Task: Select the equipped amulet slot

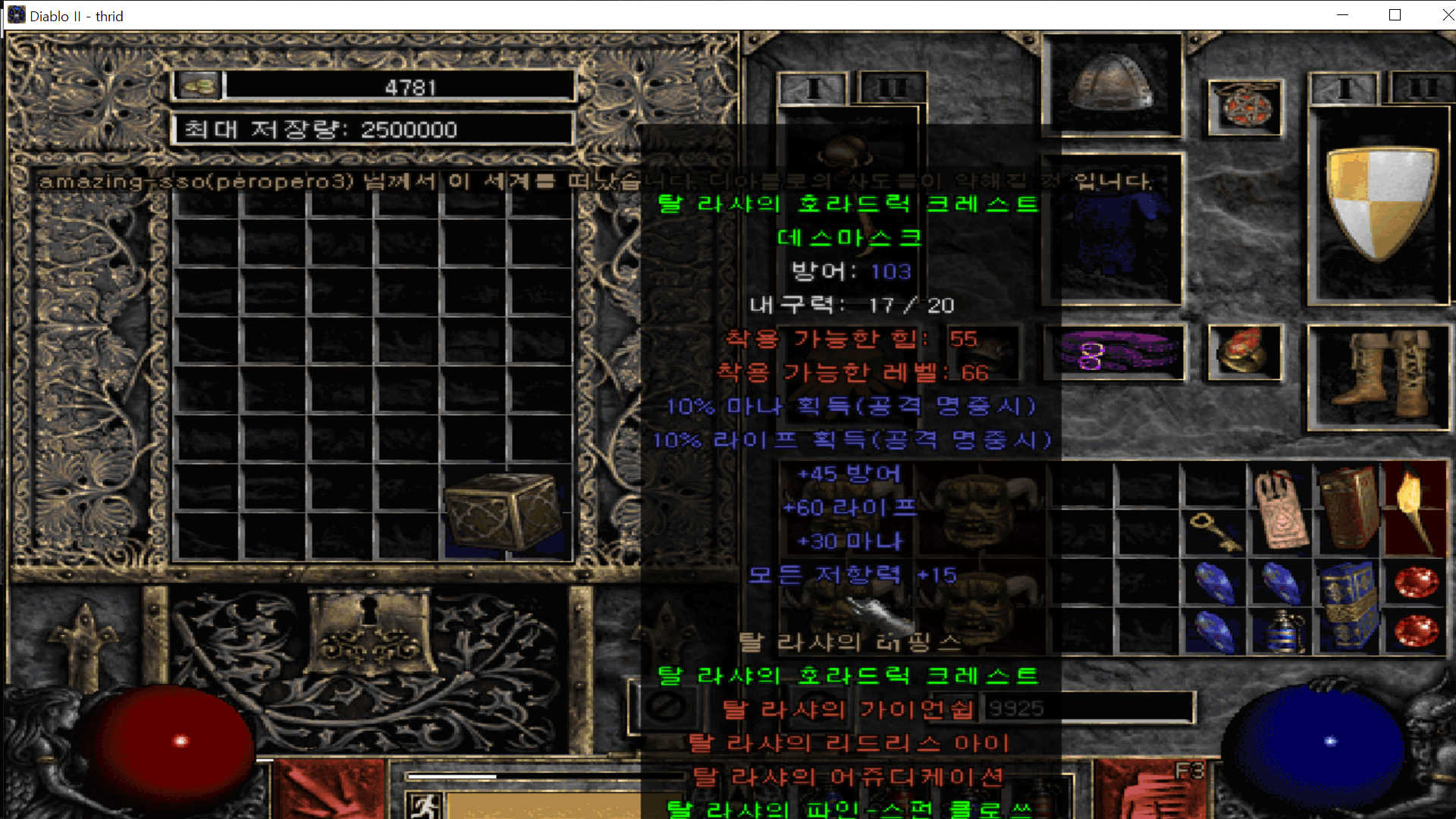Action: (1244, 106)
